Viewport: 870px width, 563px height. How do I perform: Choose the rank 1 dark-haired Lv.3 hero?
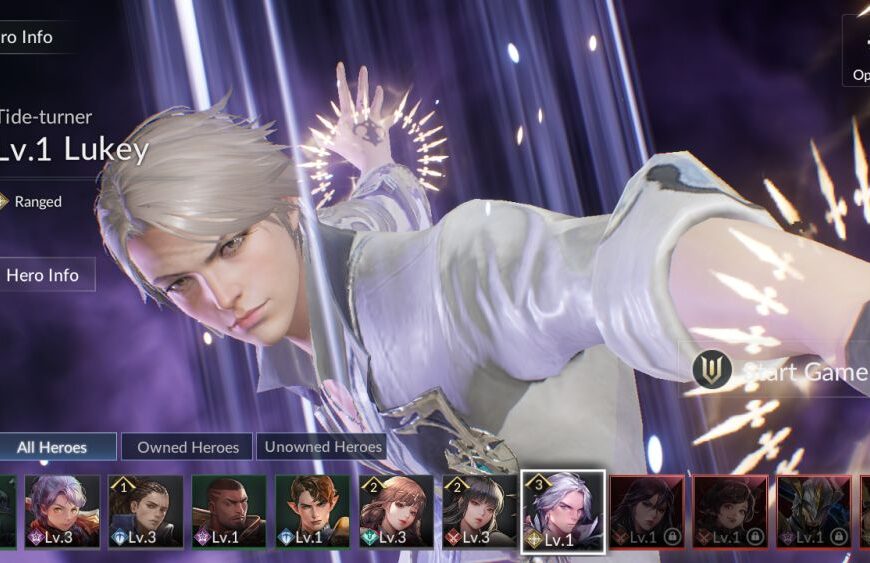point(146,511)
